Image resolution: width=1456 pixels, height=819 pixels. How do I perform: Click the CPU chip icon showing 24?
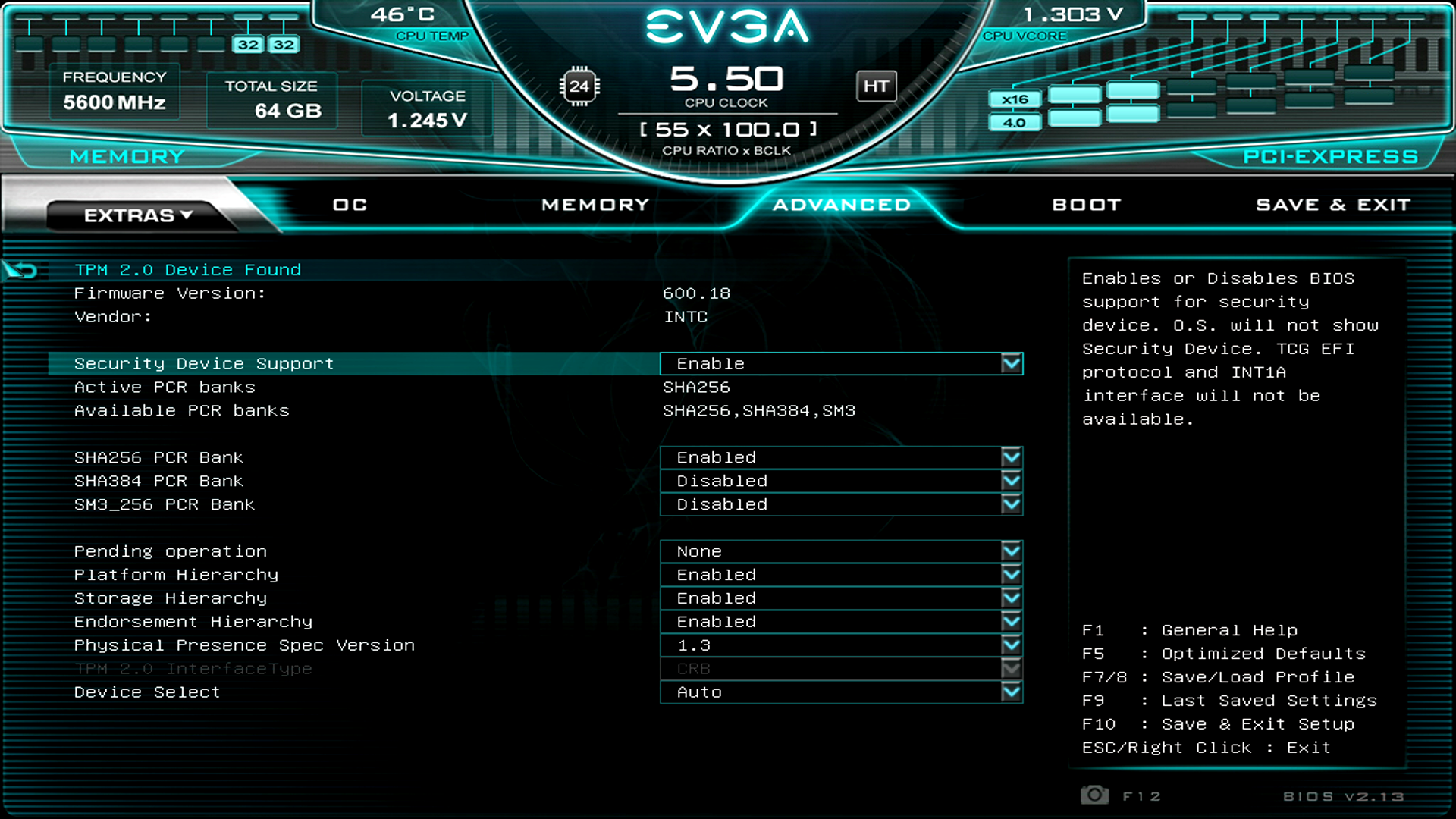580,86
